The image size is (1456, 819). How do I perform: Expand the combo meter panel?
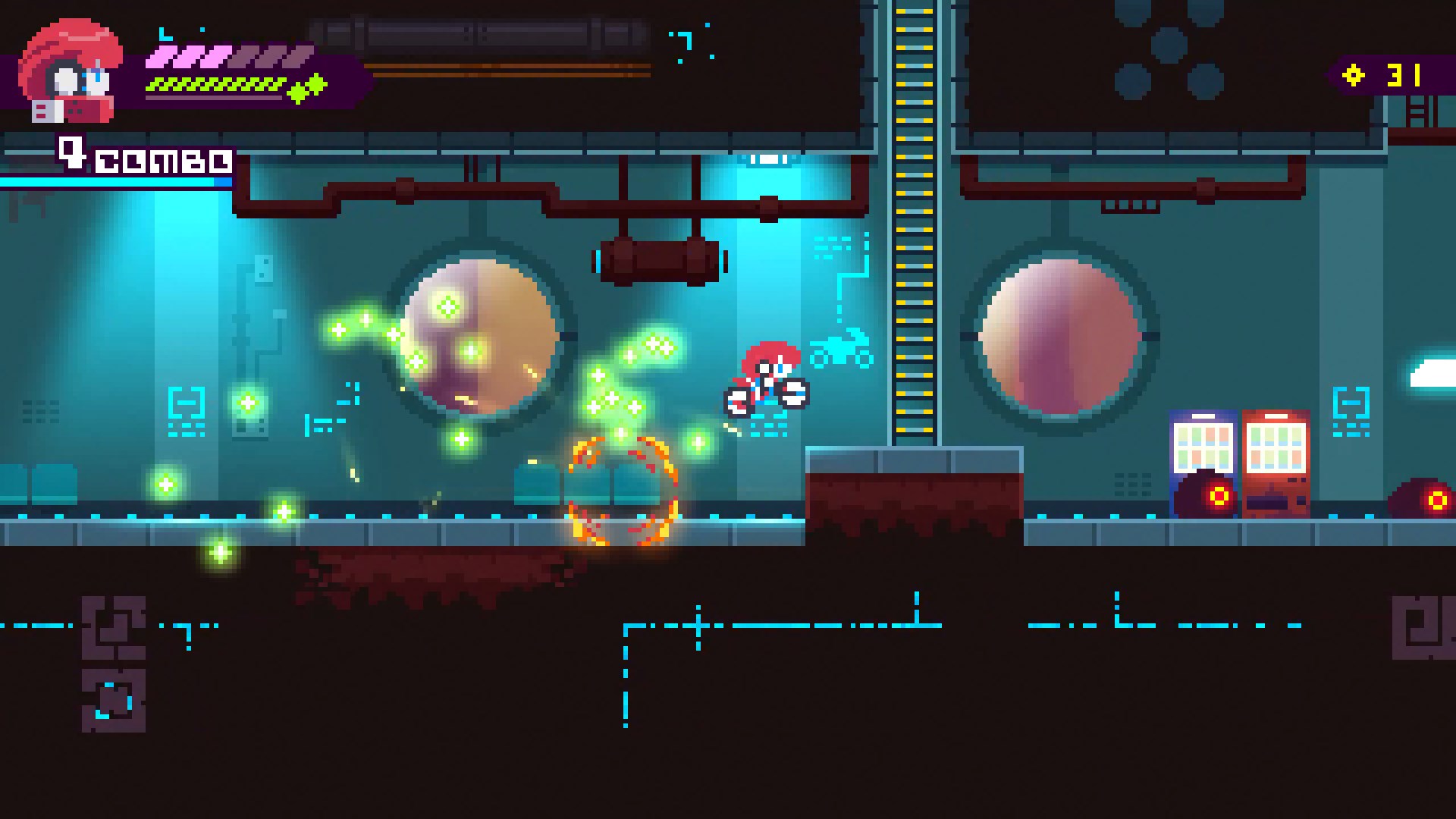point(114,182)
